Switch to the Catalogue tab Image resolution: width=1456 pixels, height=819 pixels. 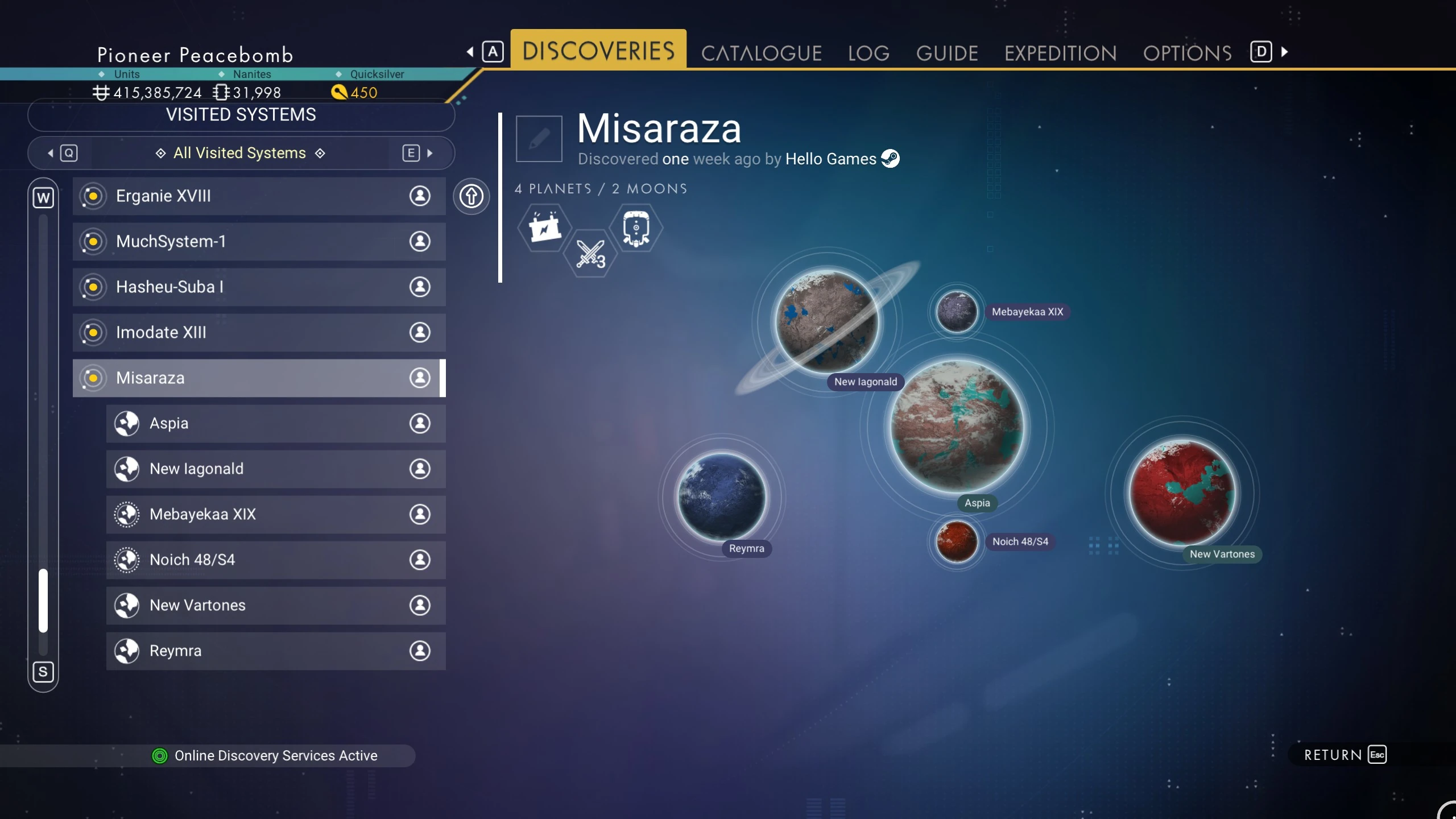tap(761, 53)
